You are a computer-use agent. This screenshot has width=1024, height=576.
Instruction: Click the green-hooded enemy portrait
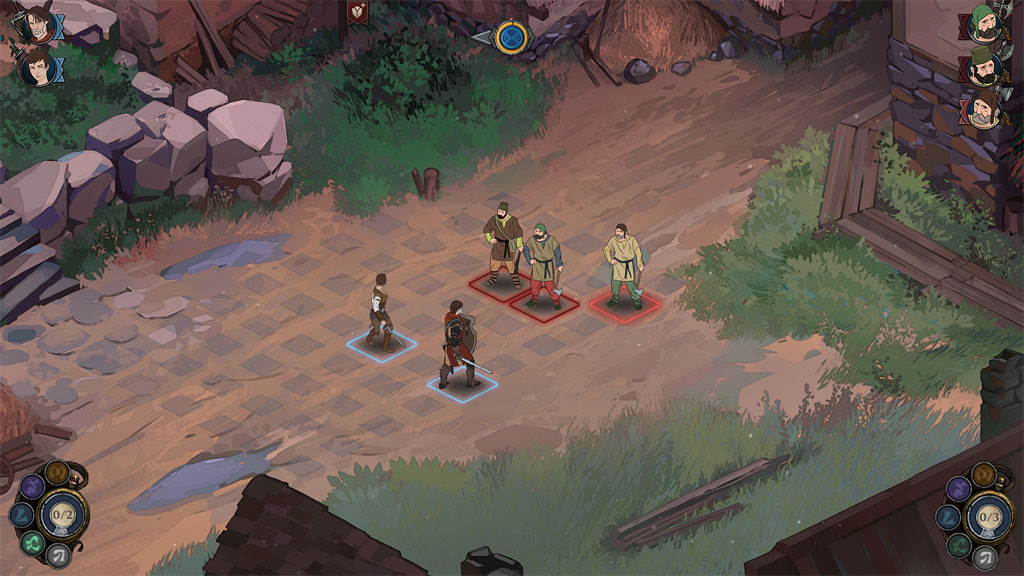(x=982, y=24)
